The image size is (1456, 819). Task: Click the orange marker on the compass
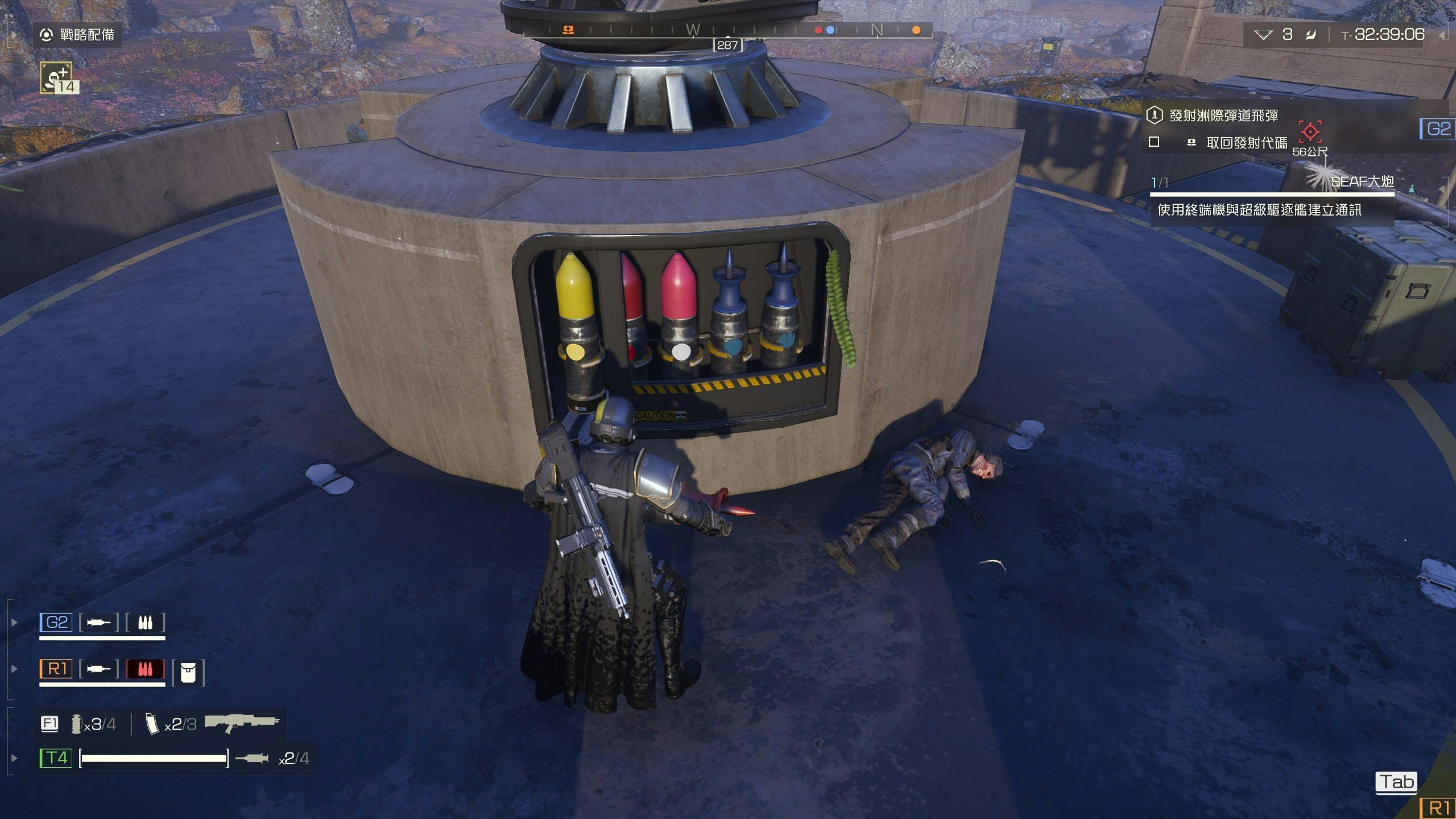916,30
